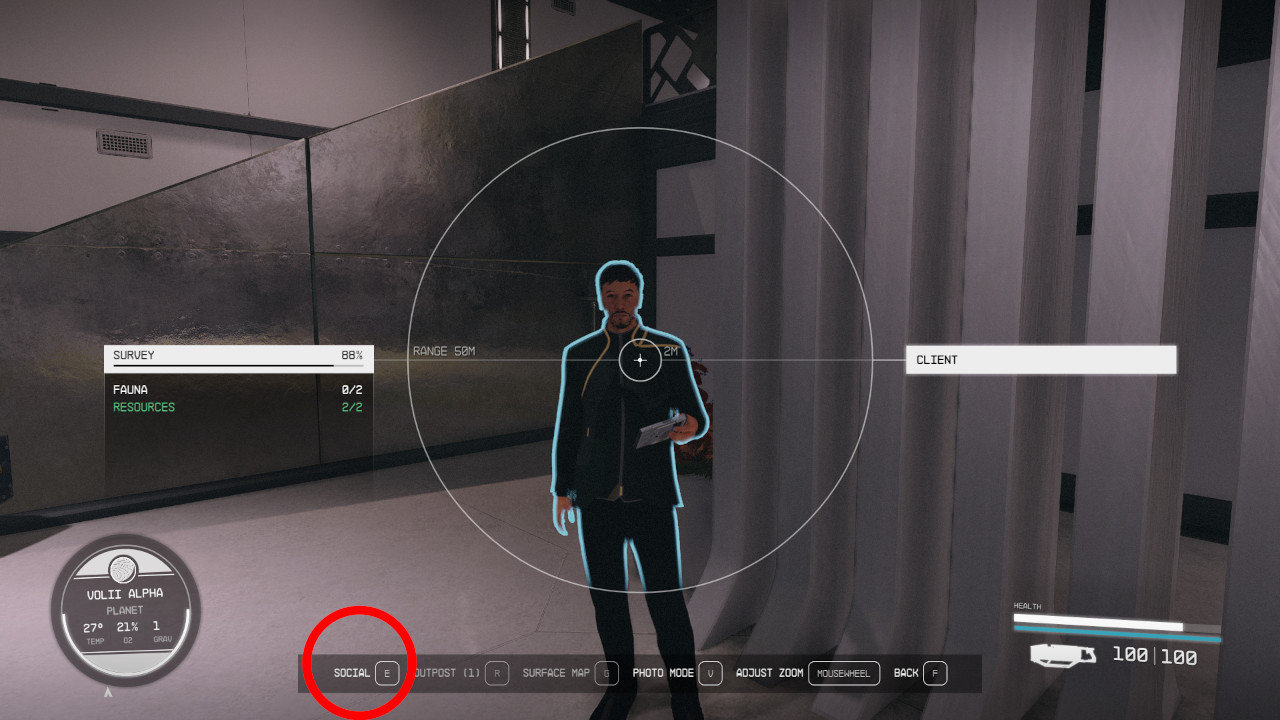The height and width of the screenshot is (720, 1280).
Task: Click the E keybind icon beside SOCIAL
Action: click(x=387, y=673)
